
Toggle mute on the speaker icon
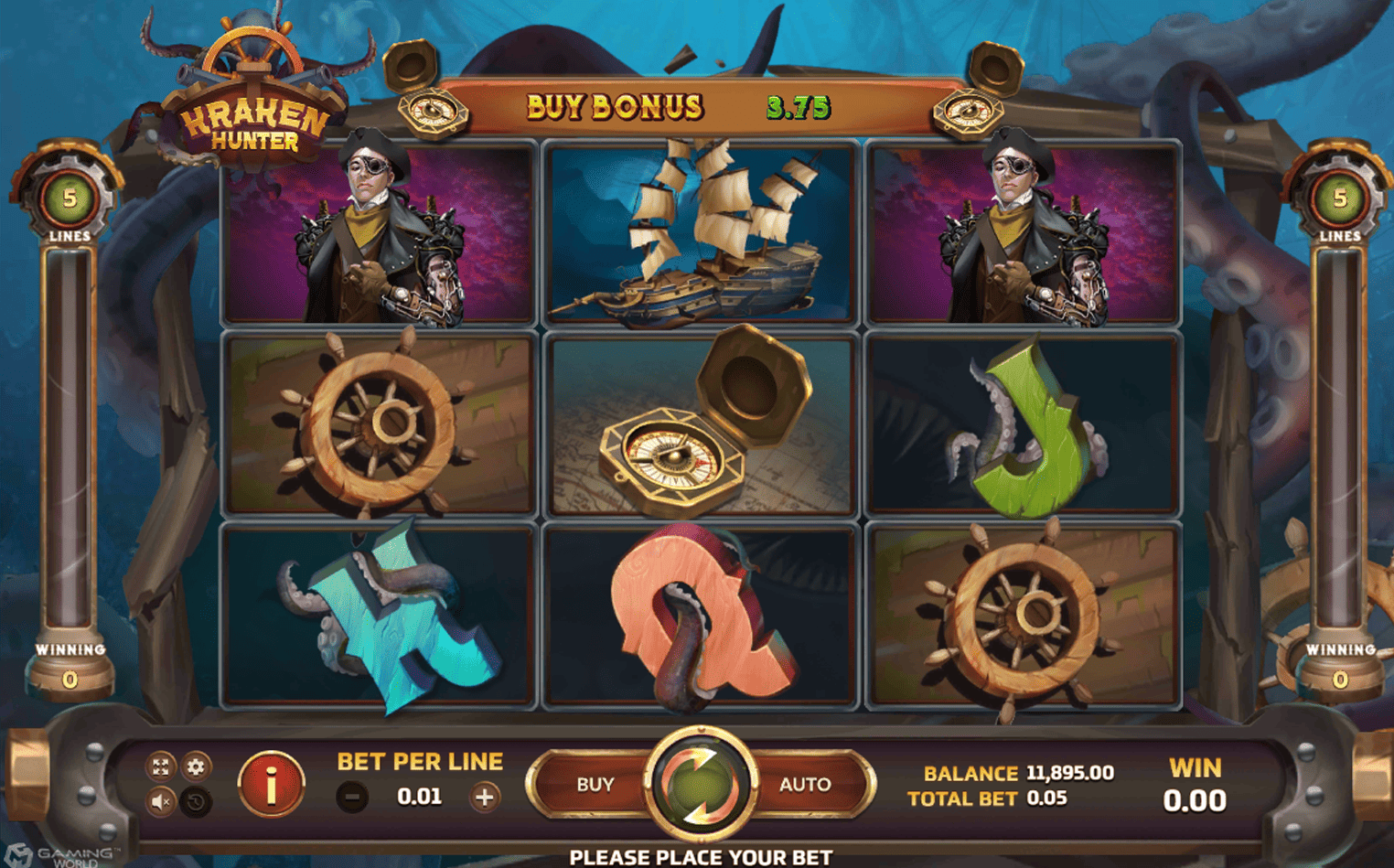pos(162,802)
